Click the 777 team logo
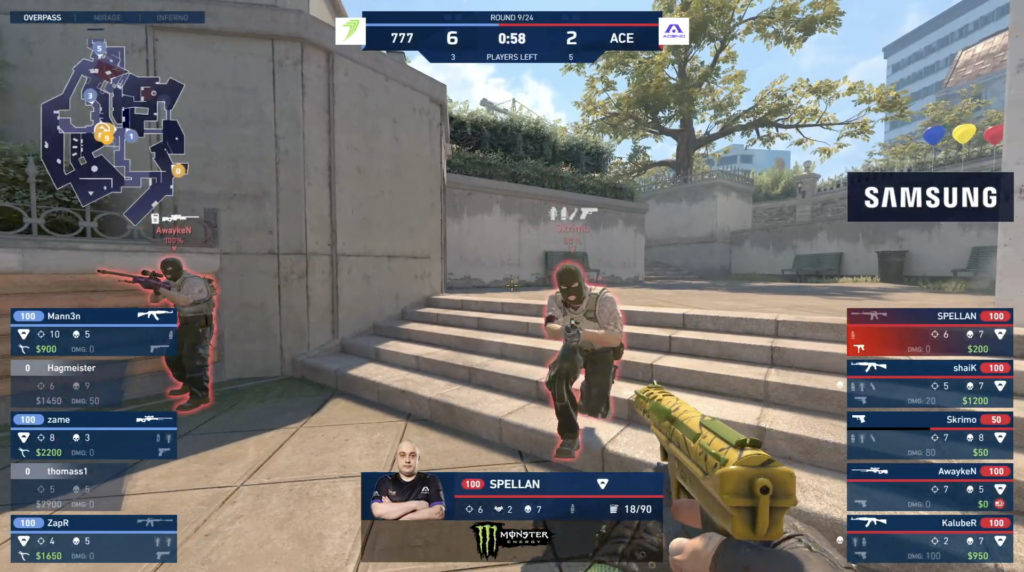This screenshot has width=1024, height=572. pyautogui.click(x=349, y=31)
